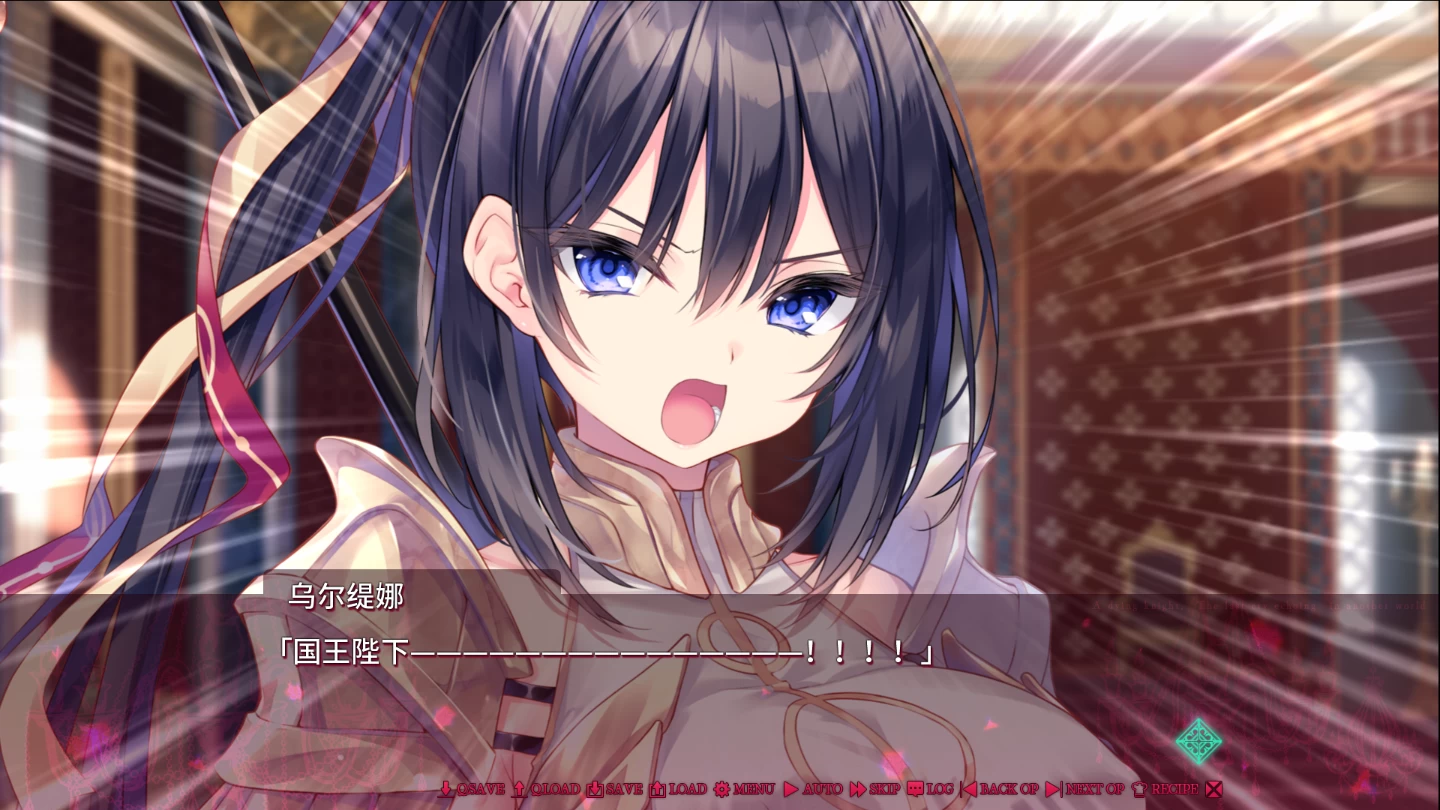The image size is (1440, 810).
Task: Click the AUTO play-triangle icon
Action: [792, 788]
